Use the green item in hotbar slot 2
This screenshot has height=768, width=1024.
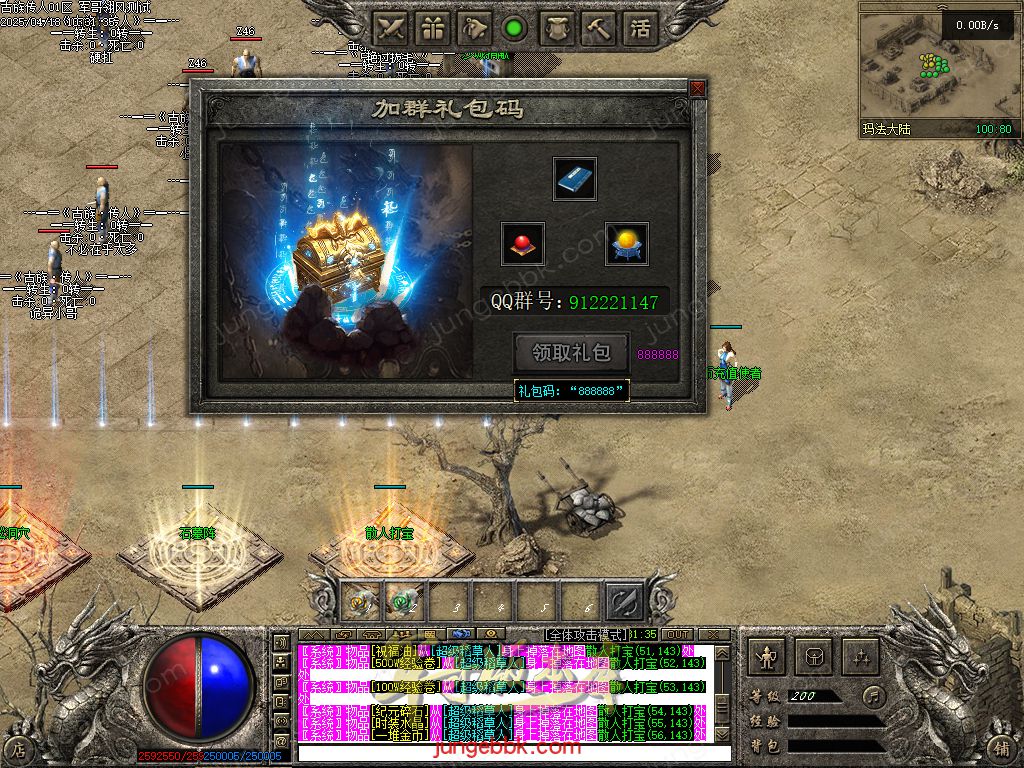[403, 600]
